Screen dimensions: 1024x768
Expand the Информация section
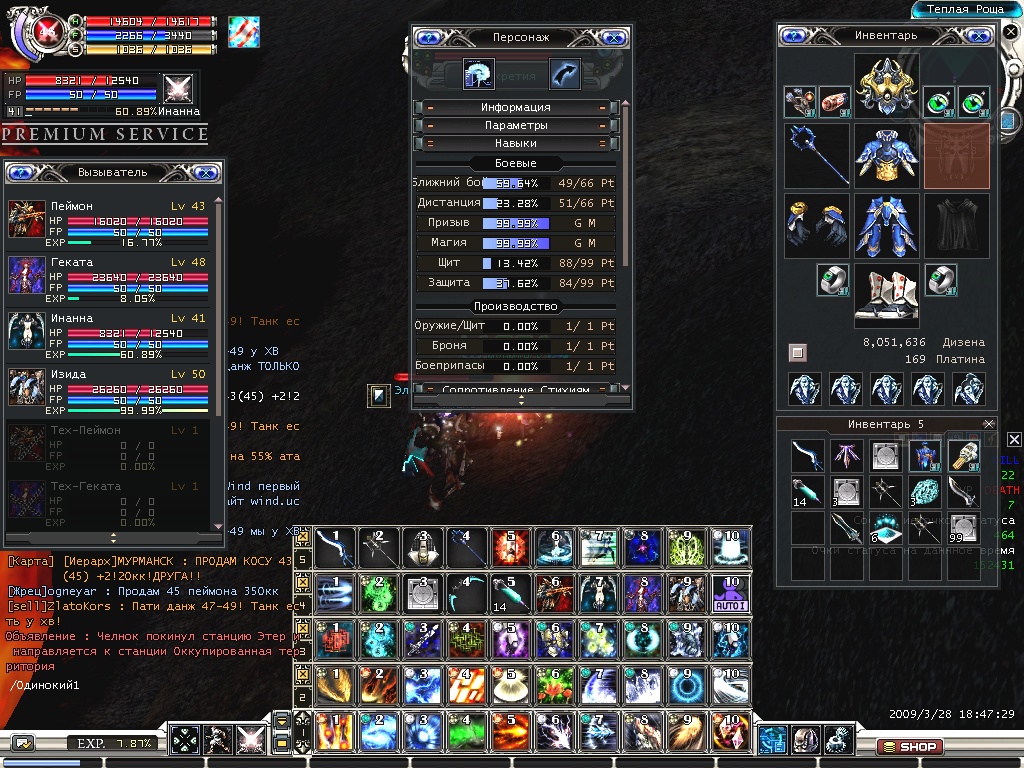(516, 107)
